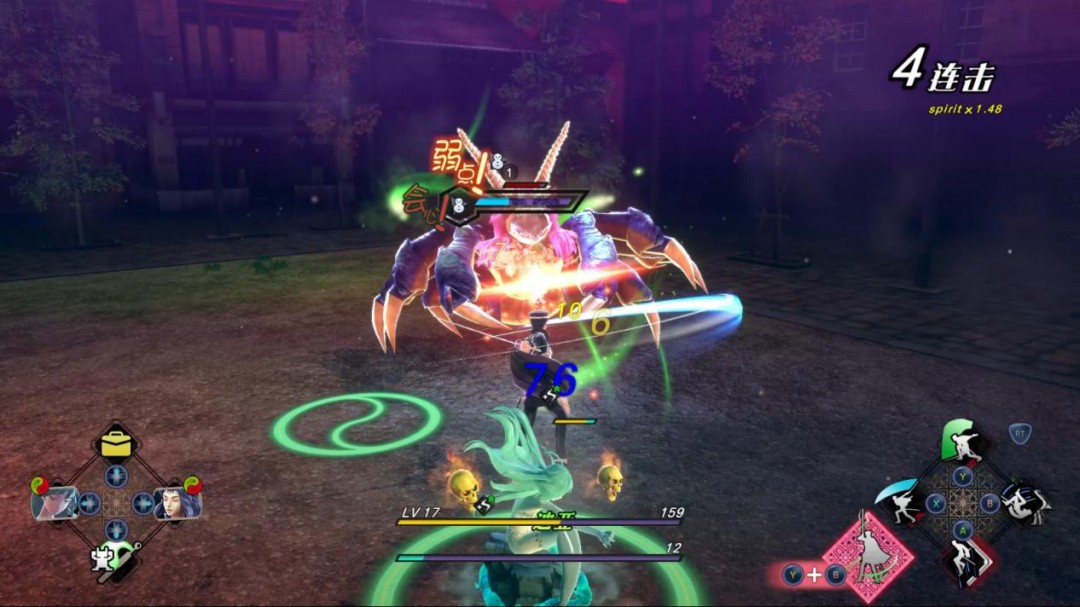Switch to the dark-haired demon portrait
This screenshot has height=607, width=1080.
point(176,502)
